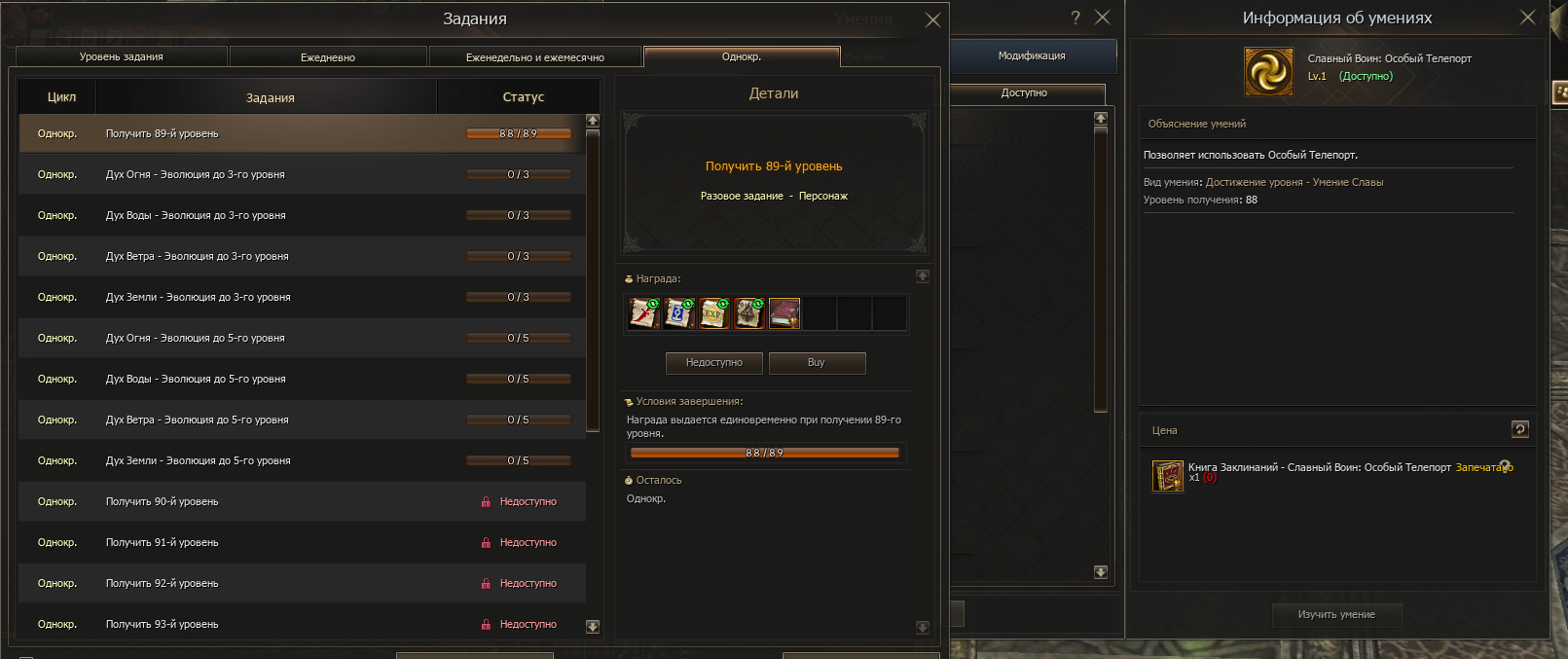
Task: Click the Изучить умение button
Action: point(1336,615)
